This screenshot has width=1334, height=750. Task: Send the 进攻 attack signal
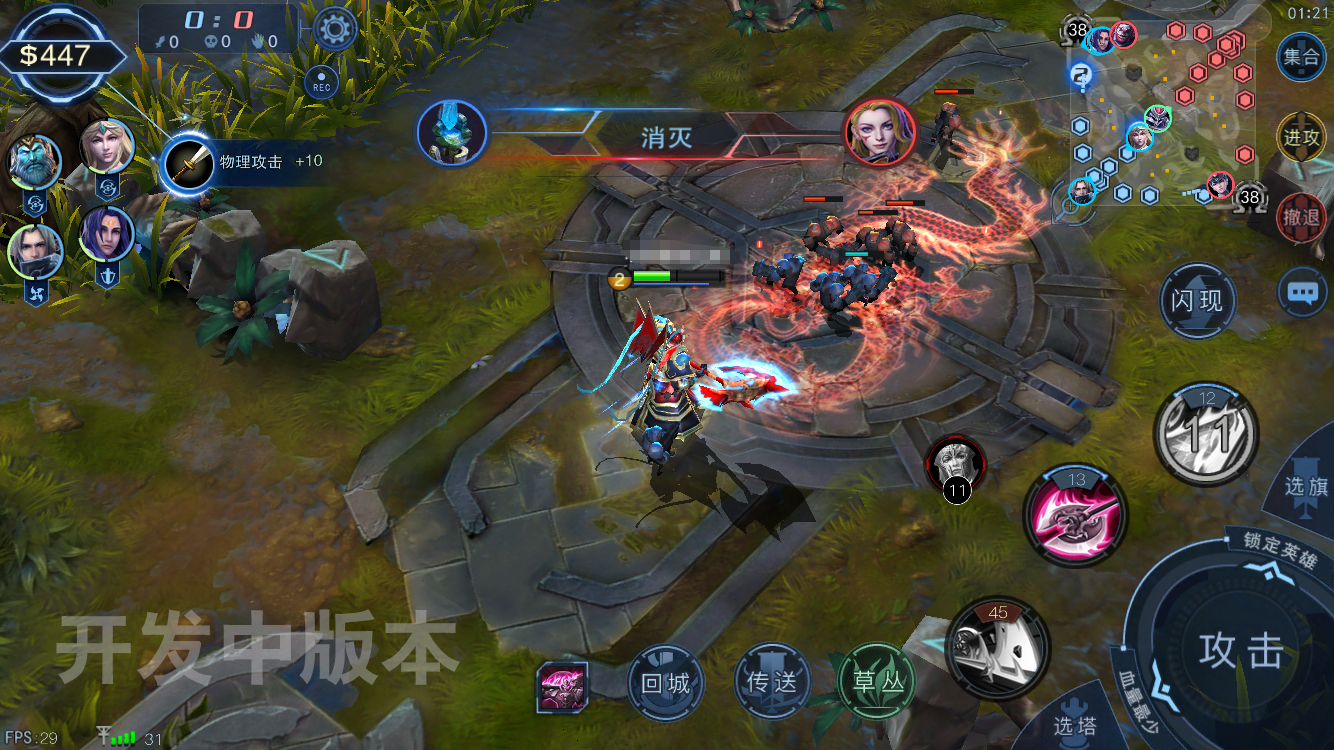1301,137
